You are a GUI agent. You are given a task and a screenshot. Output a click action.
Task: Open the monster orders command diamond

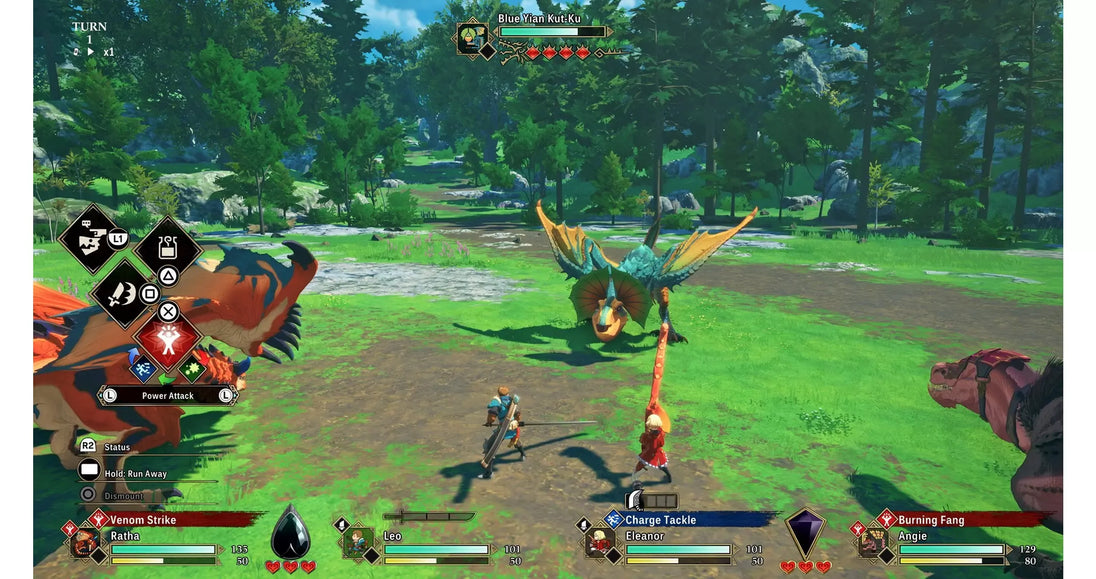91,238
